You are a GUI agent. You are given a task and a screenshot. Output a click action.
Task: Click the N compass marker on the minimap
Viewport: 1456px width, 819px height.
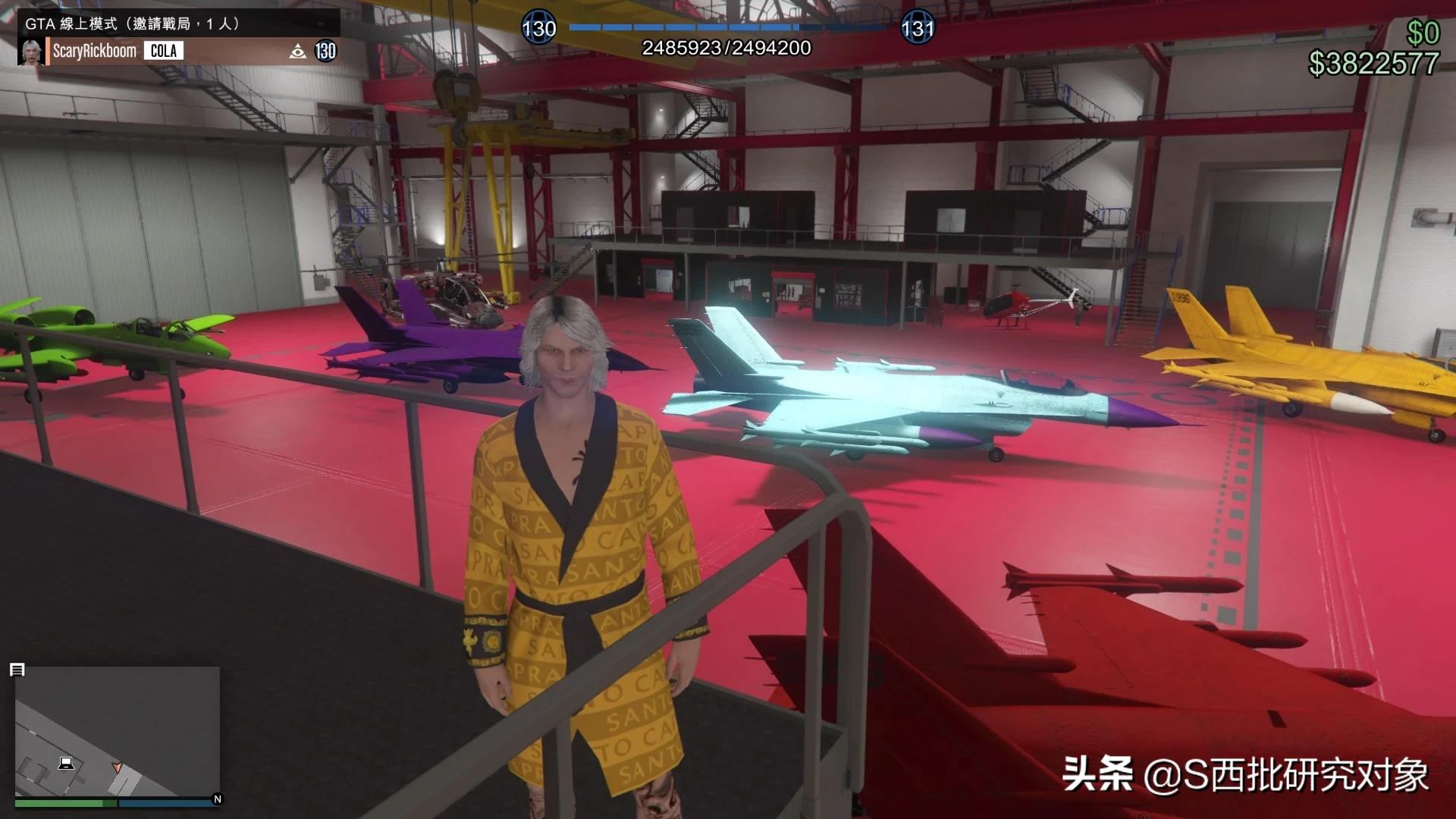[215, 798]
